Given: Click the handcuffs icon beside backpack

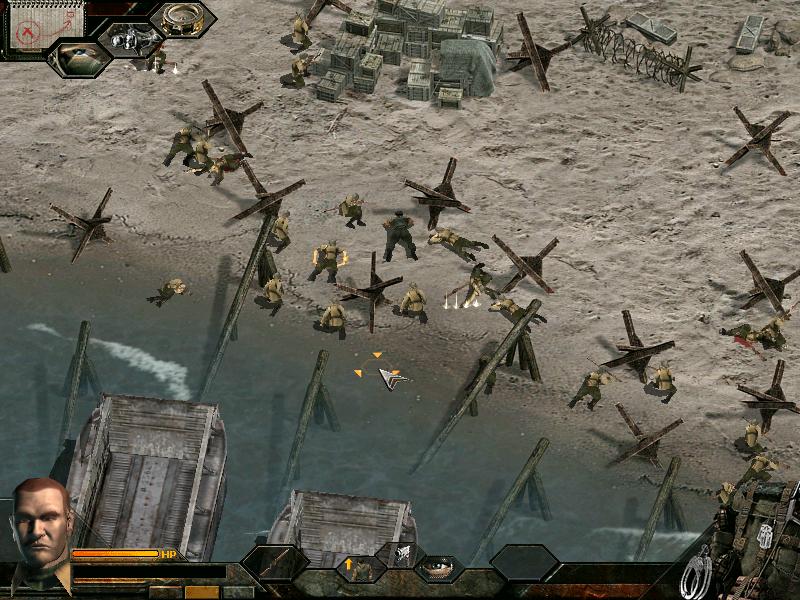Looking at the screenshot, I should coord(697,573).
